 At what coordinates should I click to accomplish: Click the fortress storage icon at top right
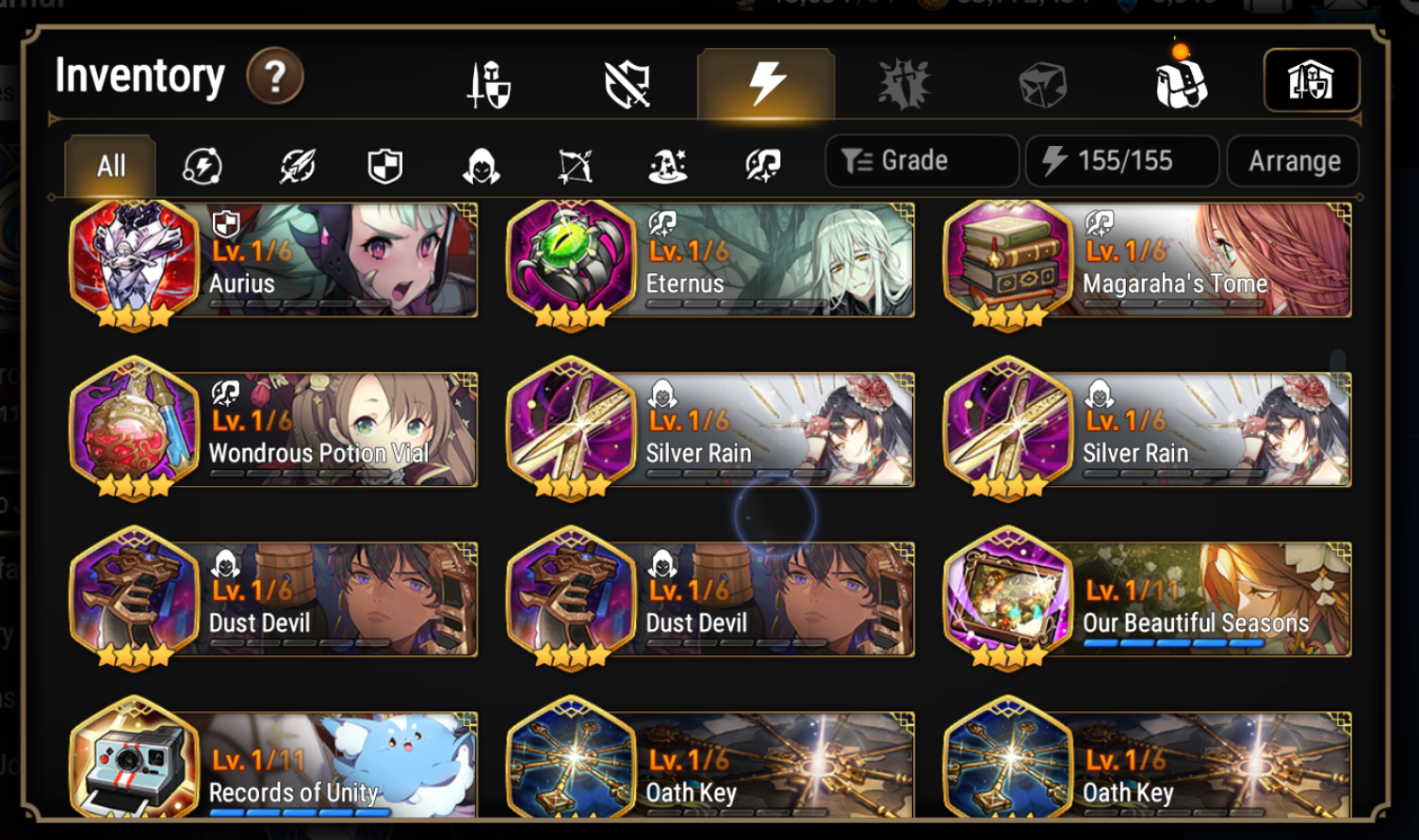tap(1311, 83)
